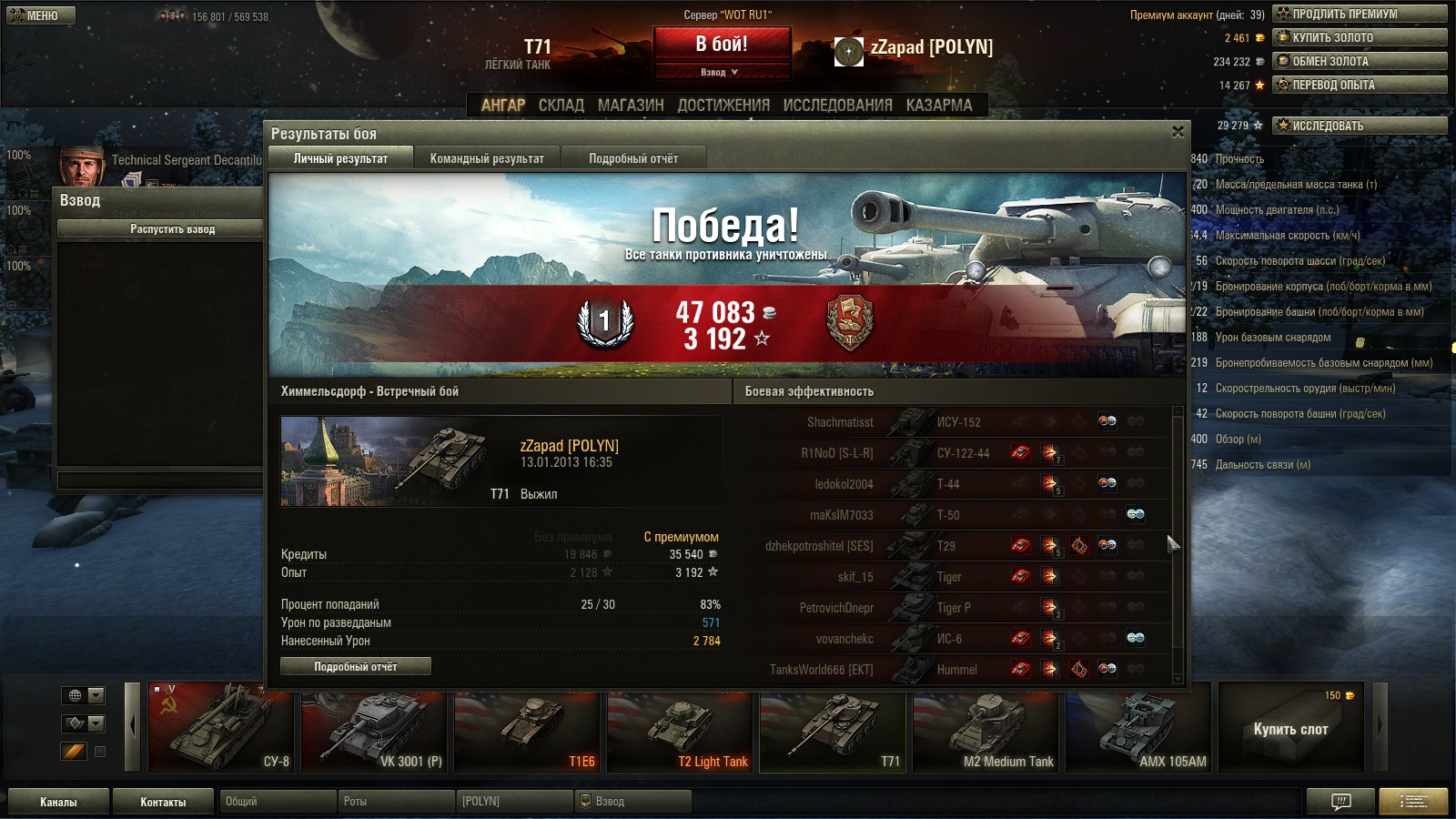Viewport: 1456px width, 819px height.
Task: Switch to the КАЗАРМА section
Action: coord(939,106)
